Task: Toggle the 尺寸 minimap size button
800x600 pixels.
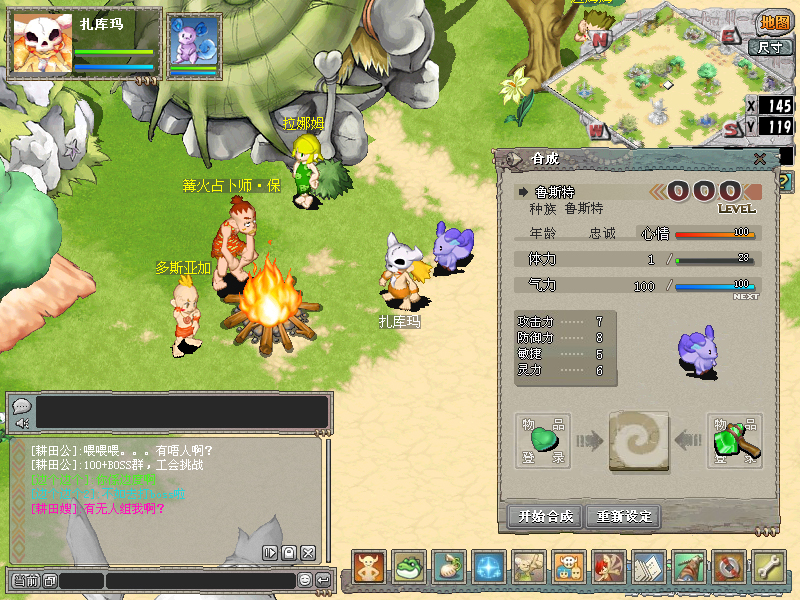Action: coord(769,46)
